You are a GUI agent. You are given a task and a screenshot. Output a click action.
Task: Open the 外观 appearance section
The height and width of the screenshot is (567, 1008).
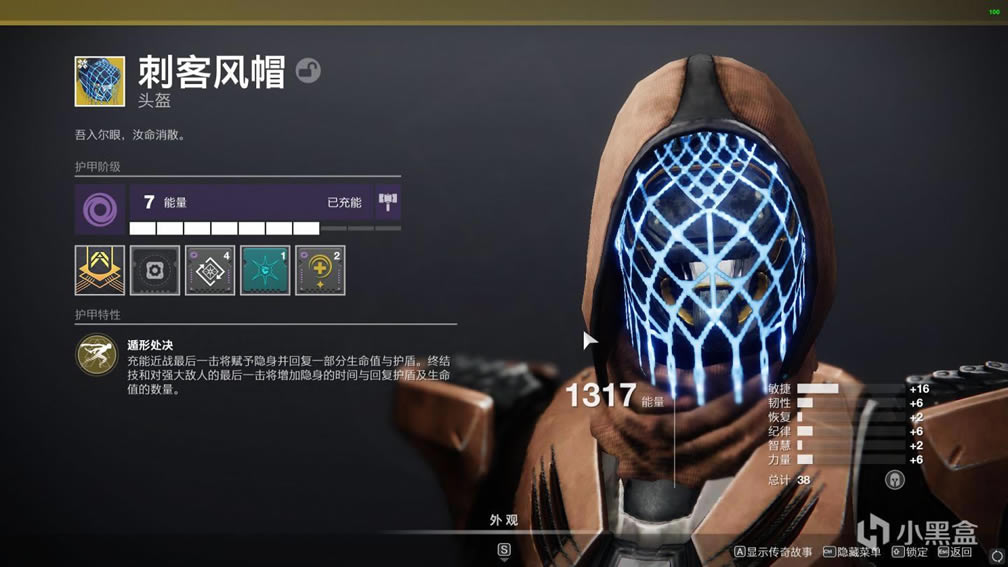504,520
